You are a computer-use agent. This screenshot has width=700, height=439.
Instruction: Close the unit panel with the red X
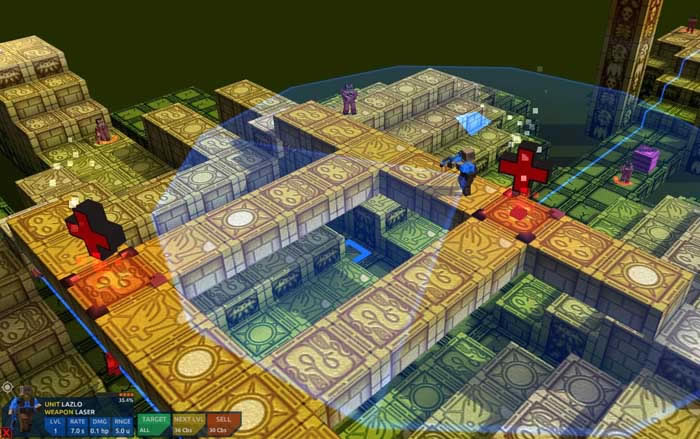[x=6, y=433]
